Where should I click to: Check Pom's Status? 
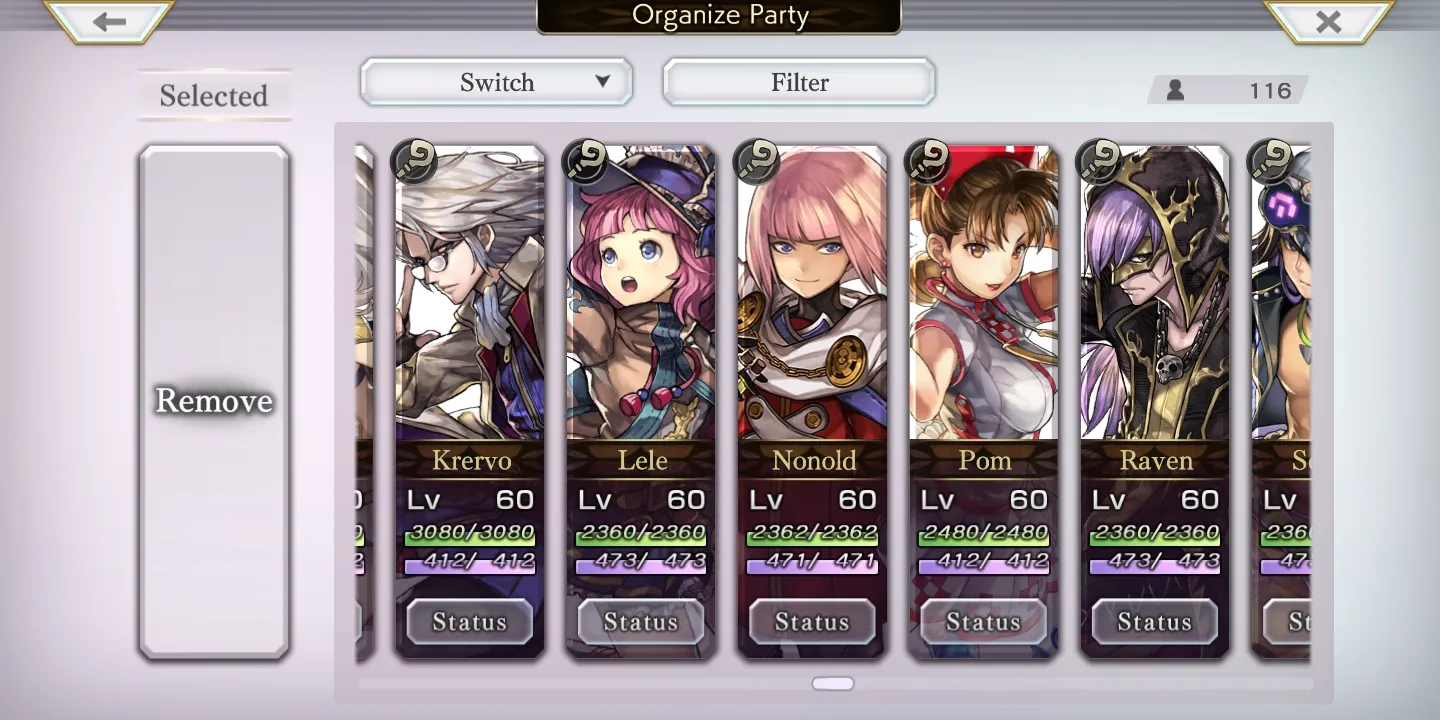click(984, 622)
